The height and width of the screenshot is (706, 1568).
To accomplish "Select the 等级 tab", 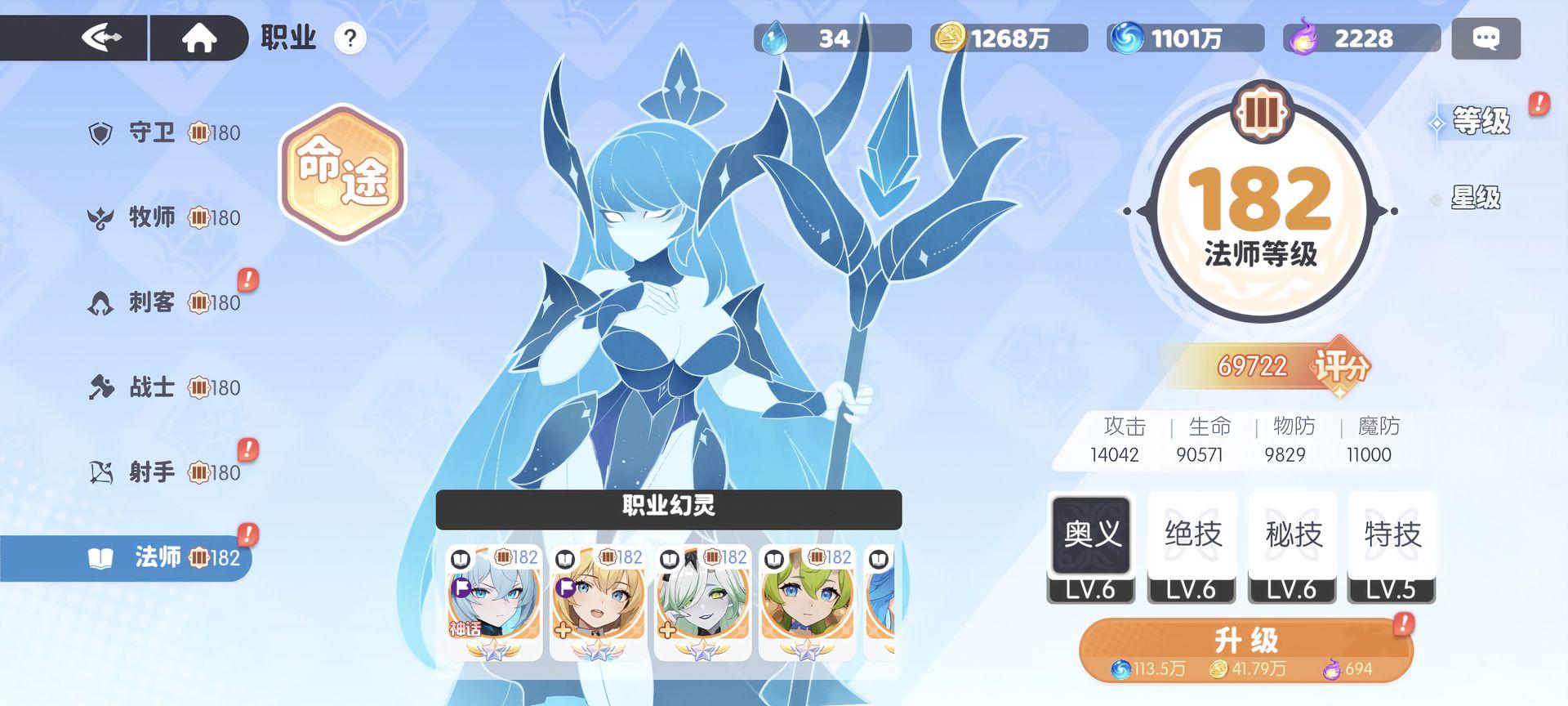I will click(x=1477, y=121).
